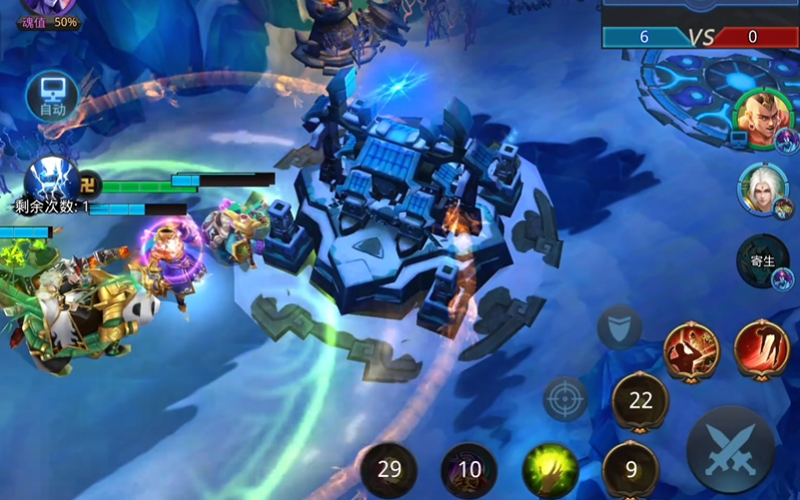Activate the 寄生 parasite ability button
Image resolution: width=800 pixels, height=500 pixels.
(x=763, y=260)
